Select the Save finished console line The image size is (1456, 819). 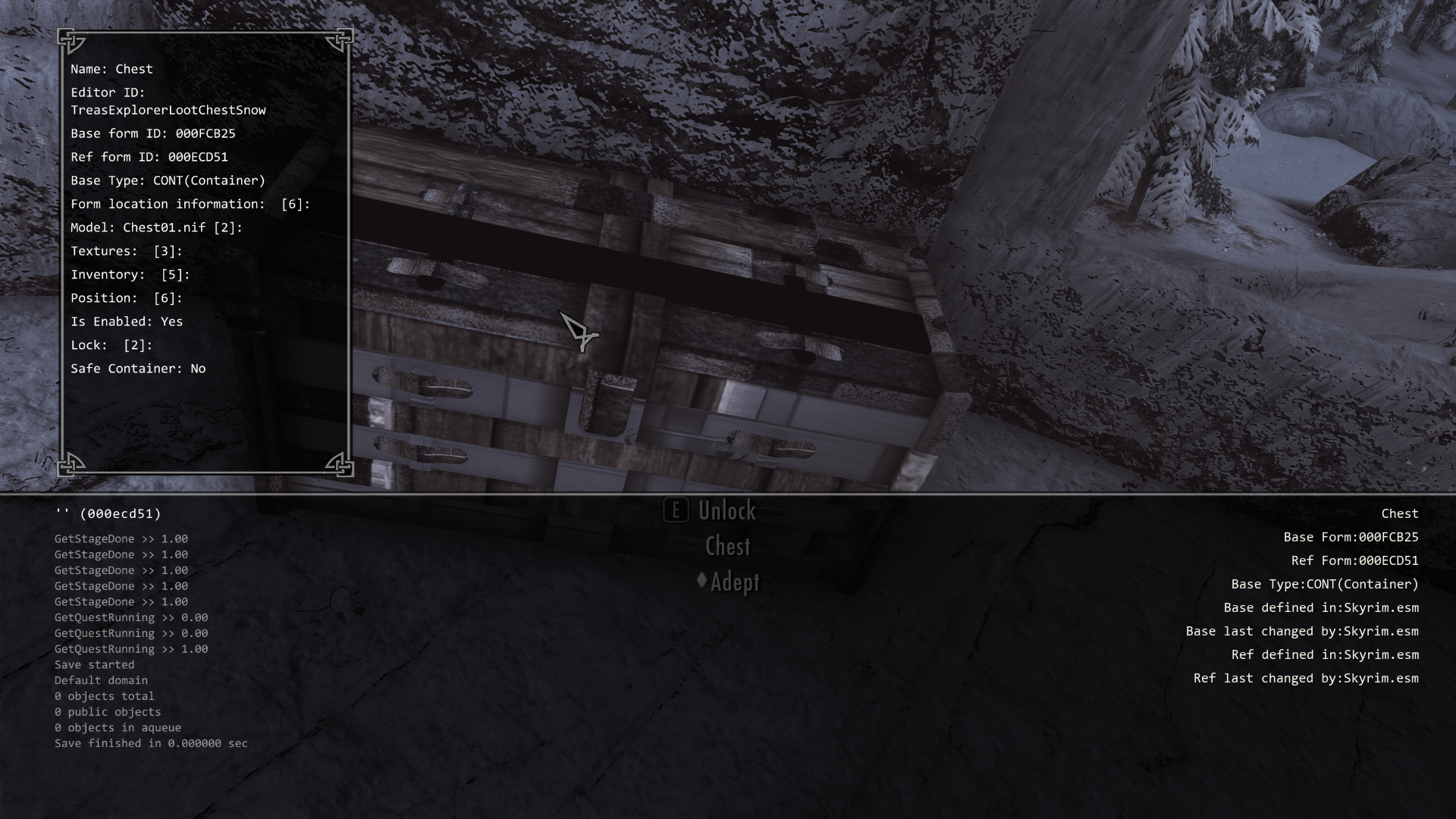pyautogui.click(x=150, y=743)
